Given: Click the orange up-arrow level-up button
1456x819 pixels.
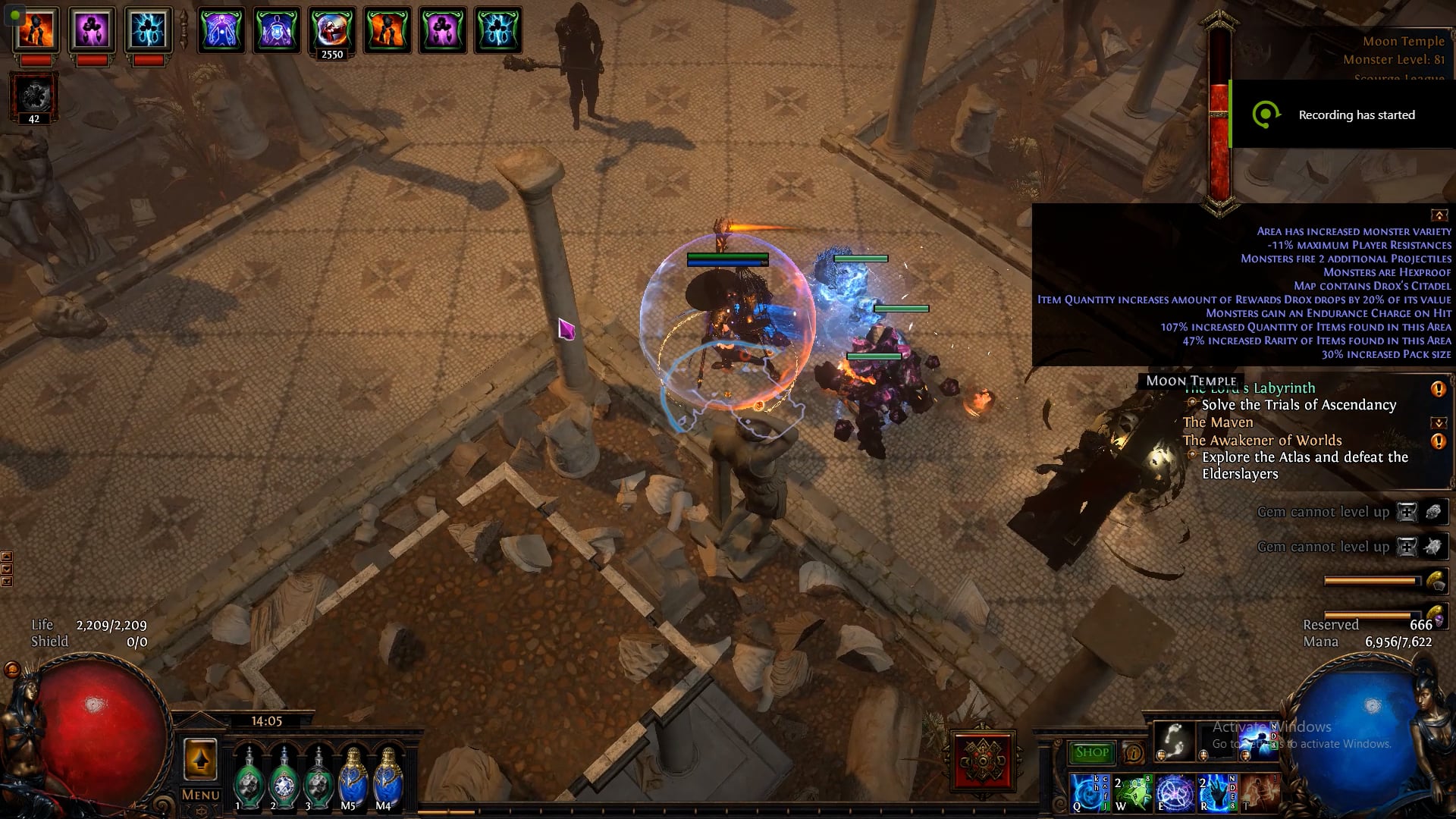Looking at the screenshot, I should tap(200, 759).
